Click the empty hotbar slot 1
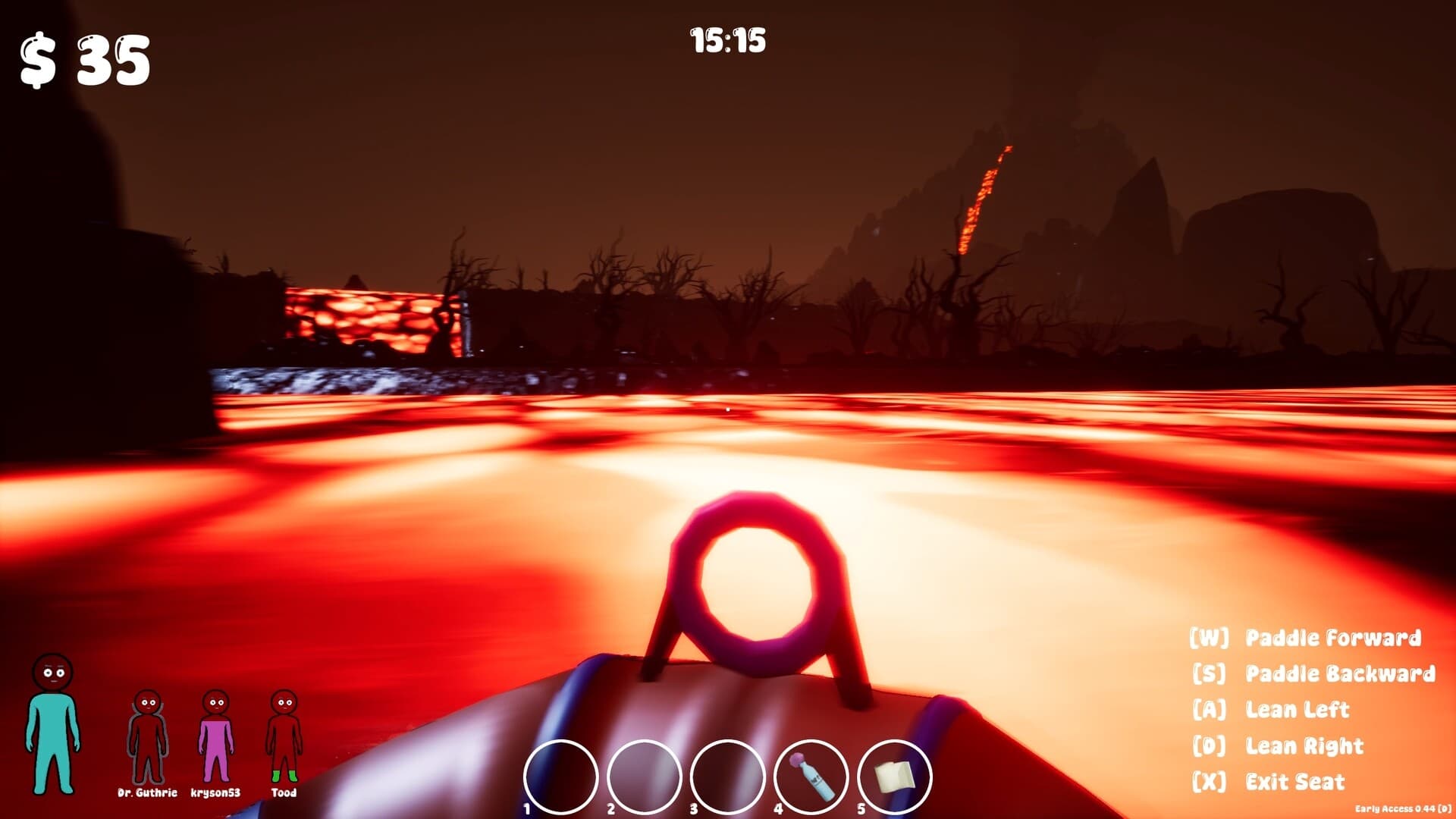Screen dimensions: 1456x819 [x=561, y=770]
